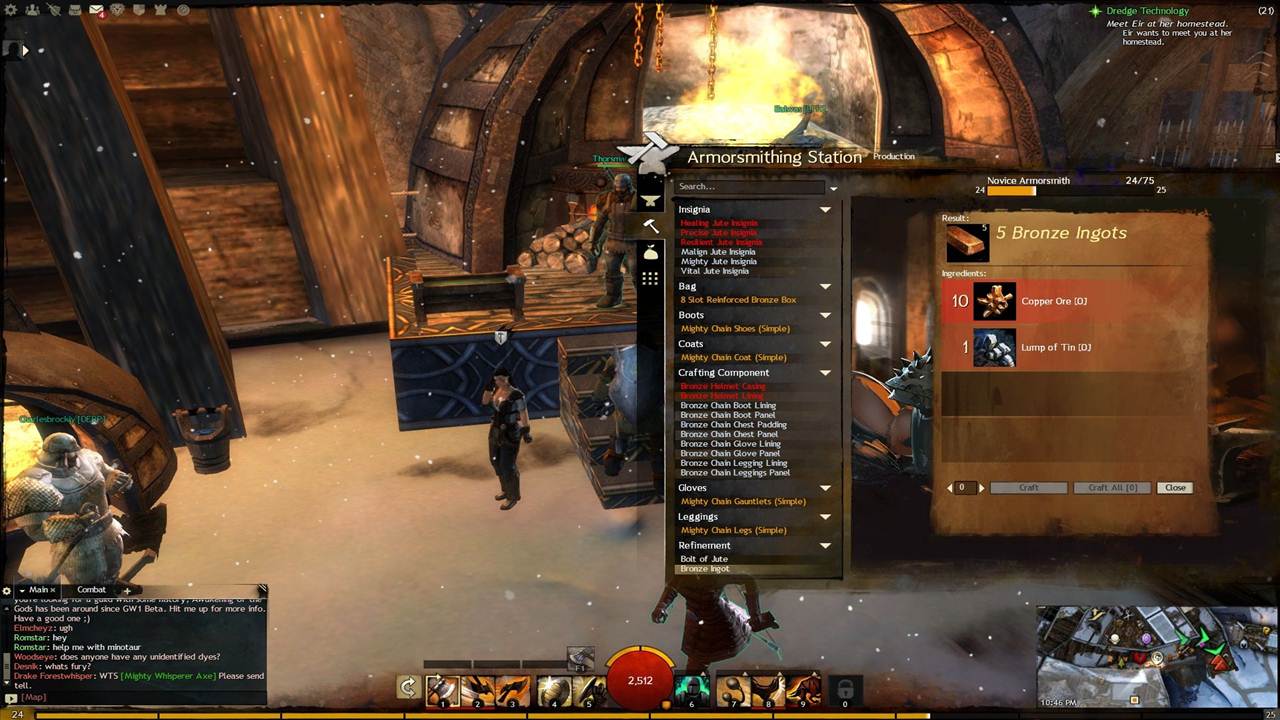Collapse the Crafting Component category
Viewport: 1280px width, 720px height.
[x=825, y=373]
